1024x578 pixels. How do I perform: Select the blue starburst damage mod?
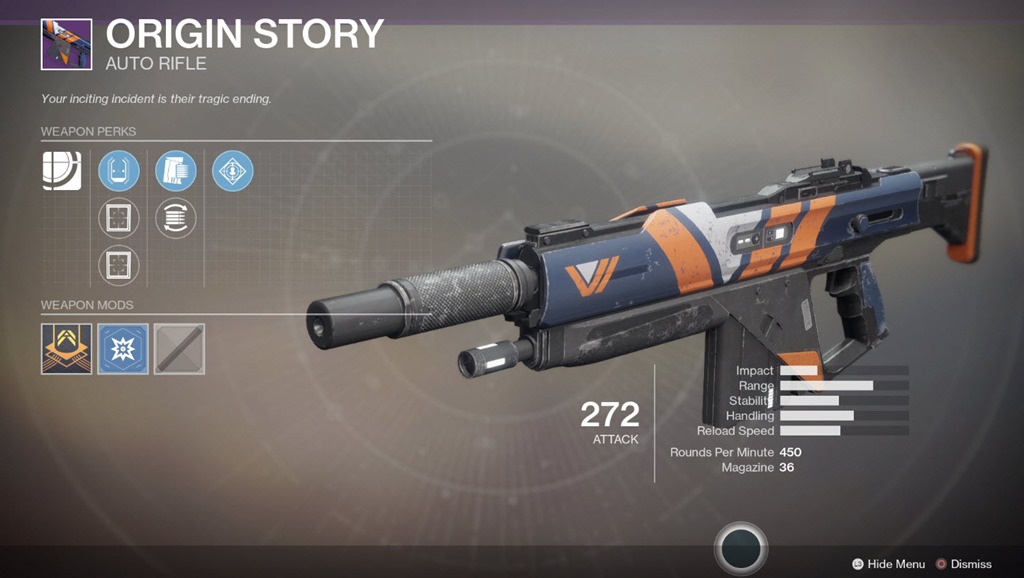123,349
